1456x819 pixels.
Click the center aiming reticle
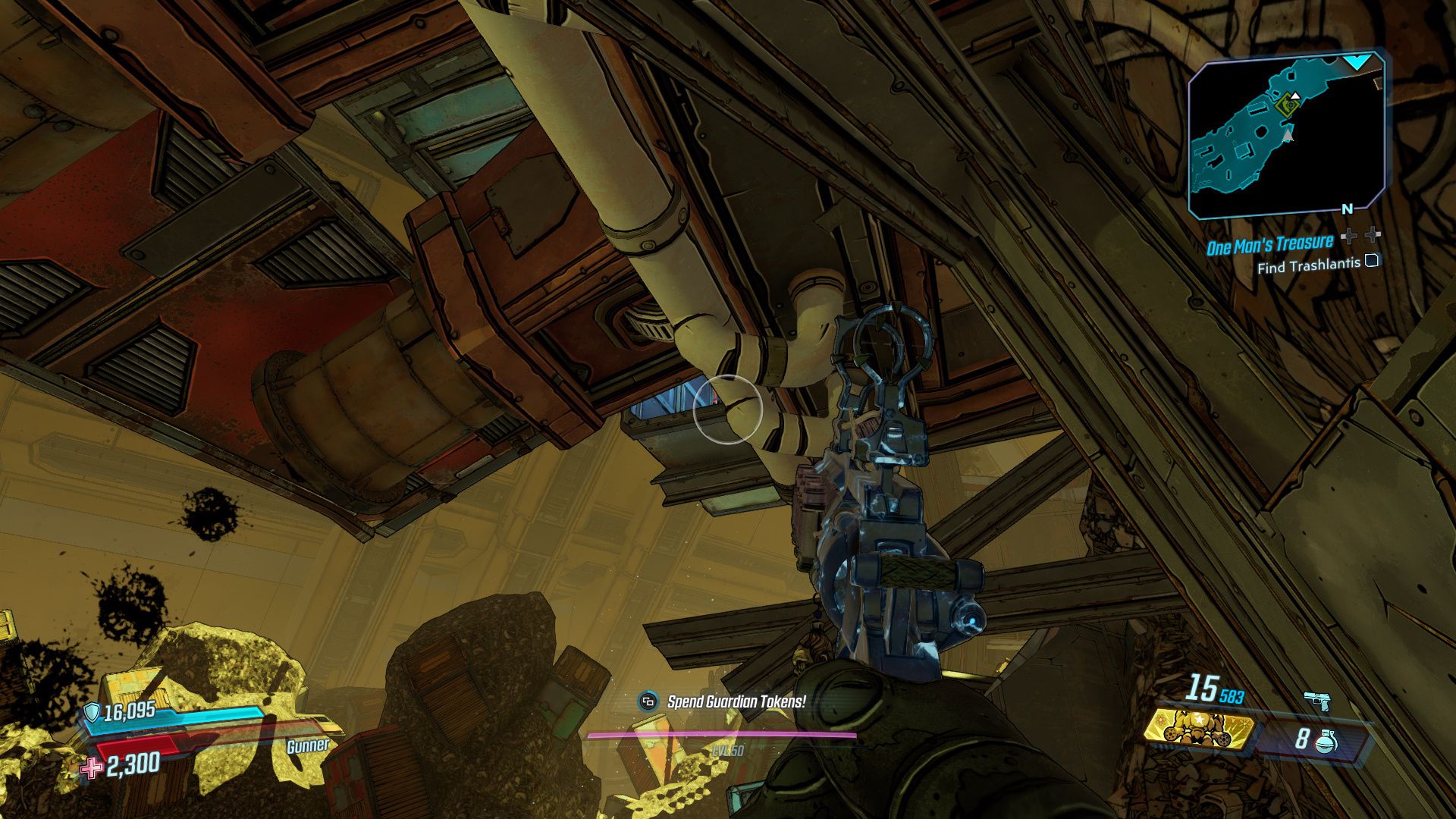pos(729,409)
